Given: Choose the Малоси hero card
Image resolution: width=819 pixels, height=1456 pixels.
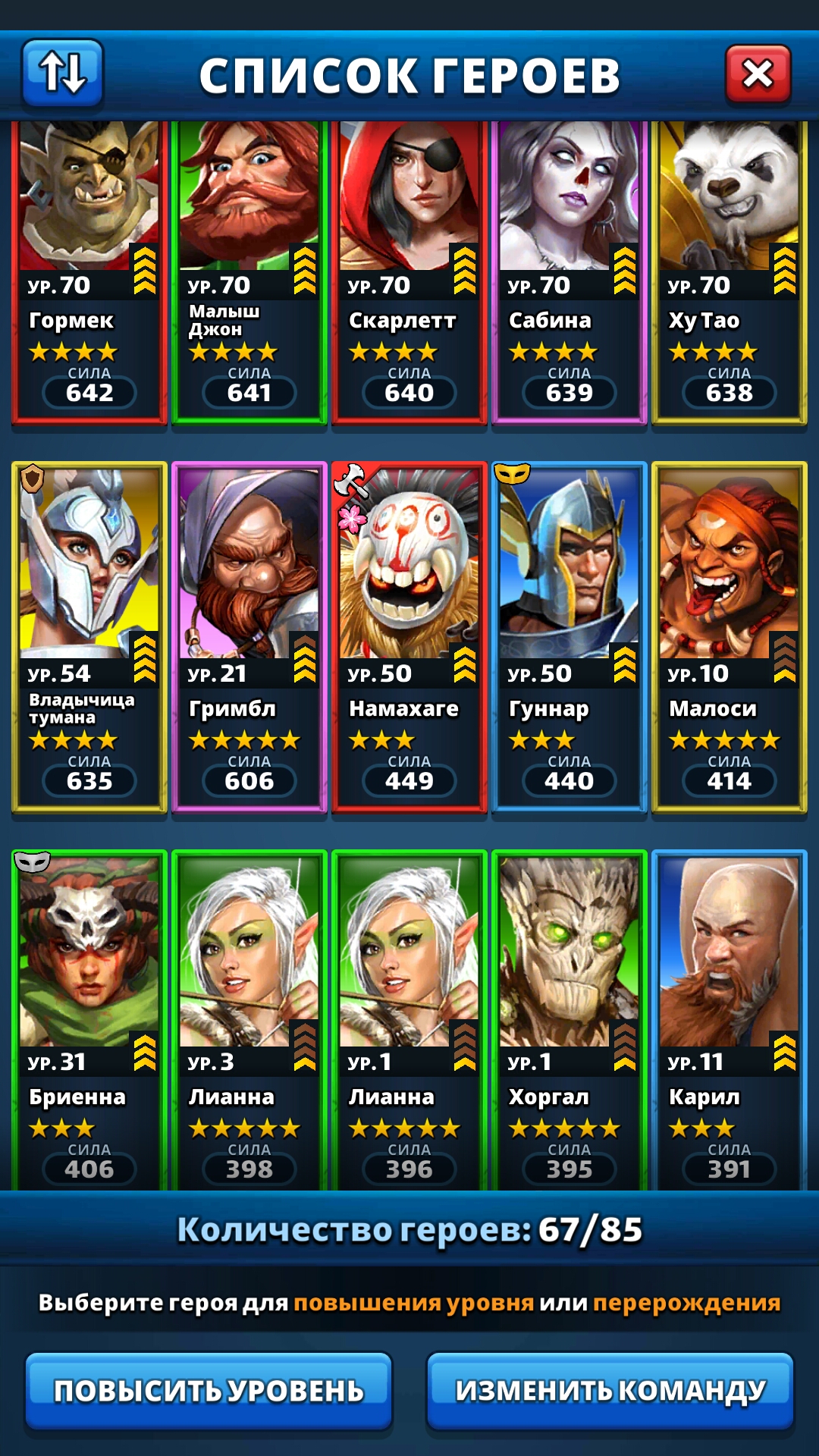Looking at the screenshot, I should (730, 637).
